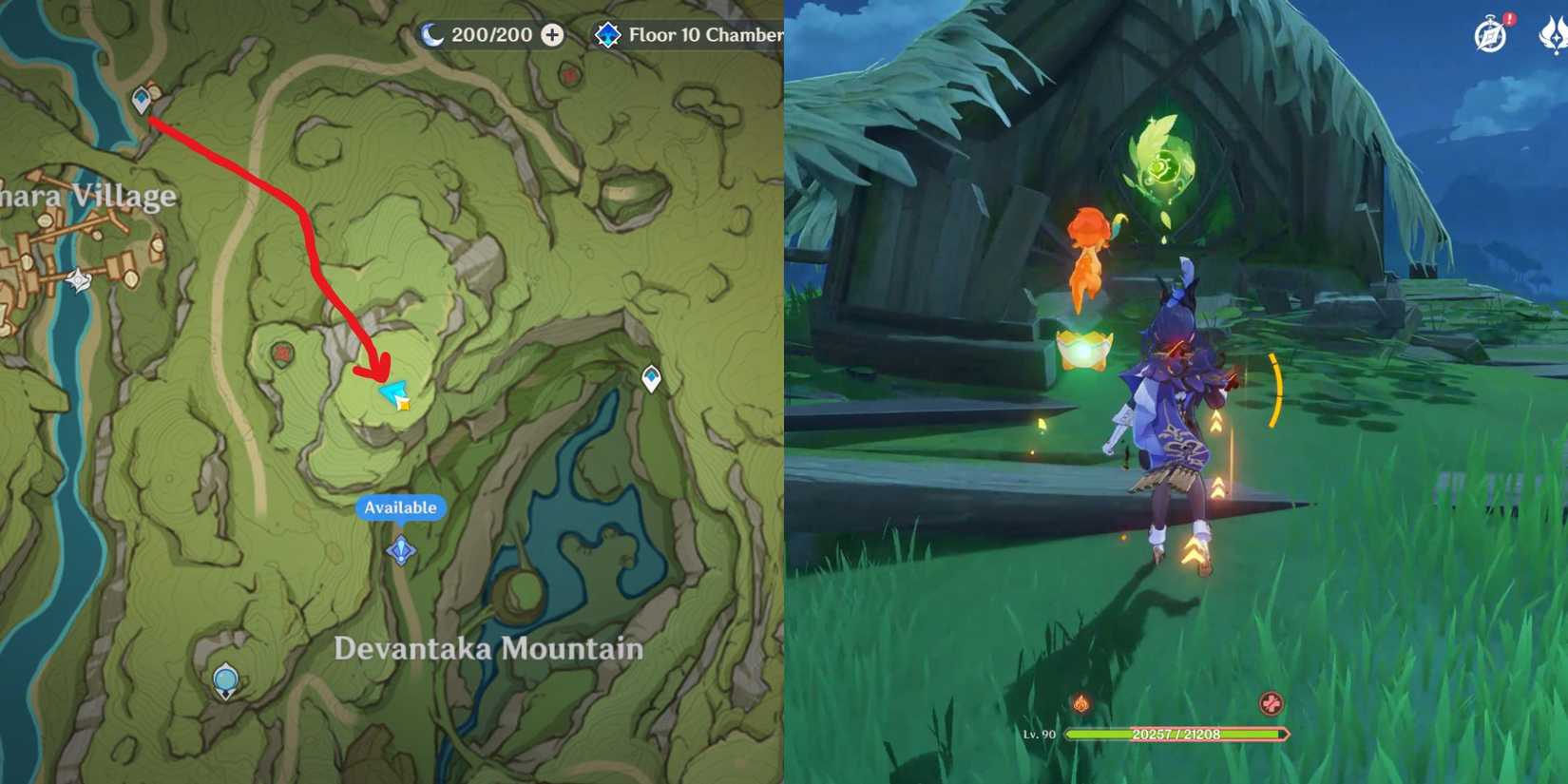Image resolution: width=1568 pixels, height=784 pixels.
Task: Toggle the red combat status icon
Action: (x=1272, y=701)
